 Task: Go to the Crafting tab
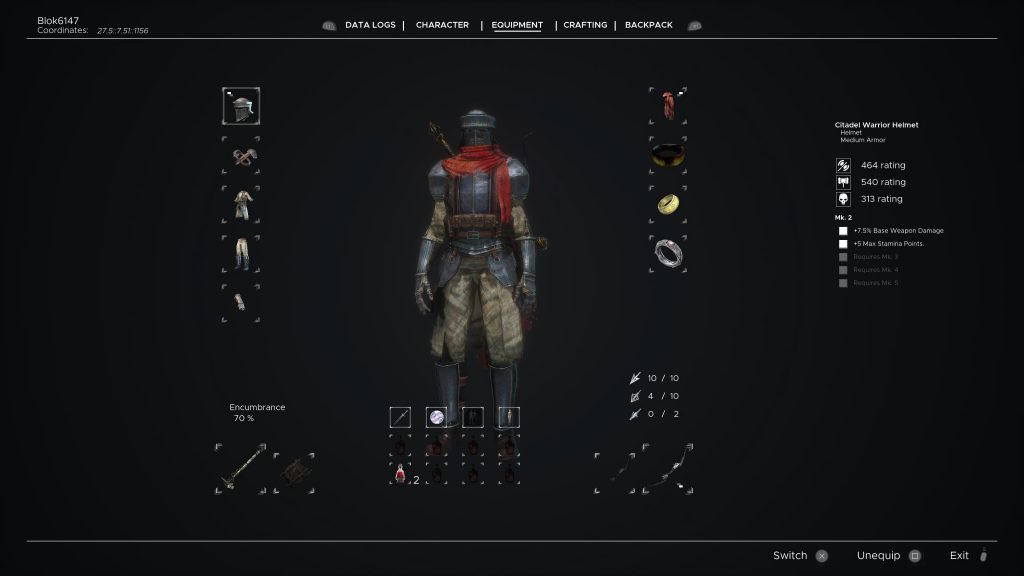click(585, 25)
